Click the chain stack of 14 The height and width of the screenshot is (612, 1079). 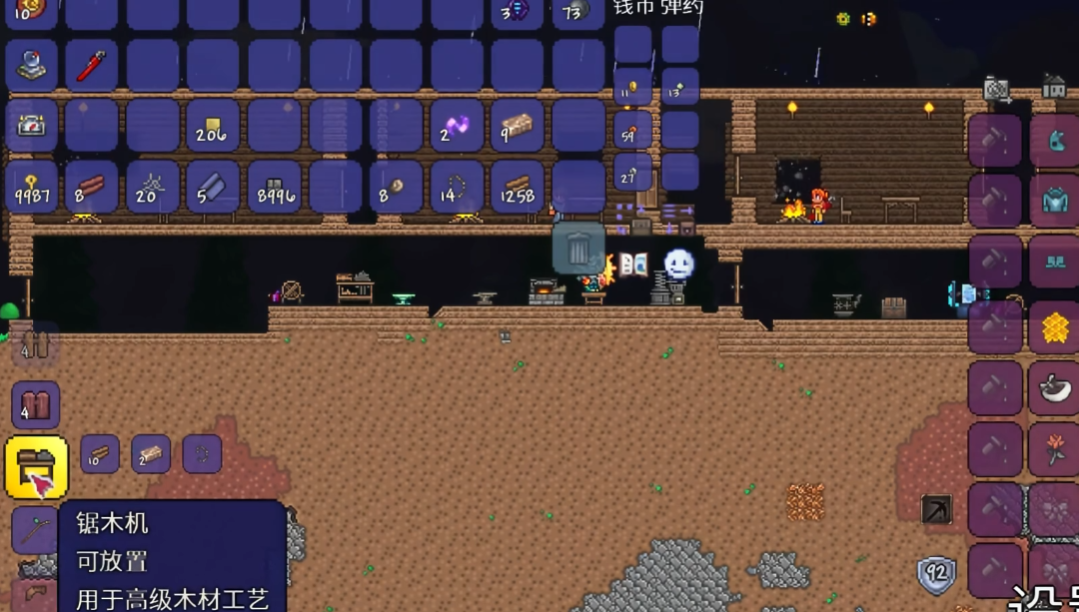coord(456,186)
